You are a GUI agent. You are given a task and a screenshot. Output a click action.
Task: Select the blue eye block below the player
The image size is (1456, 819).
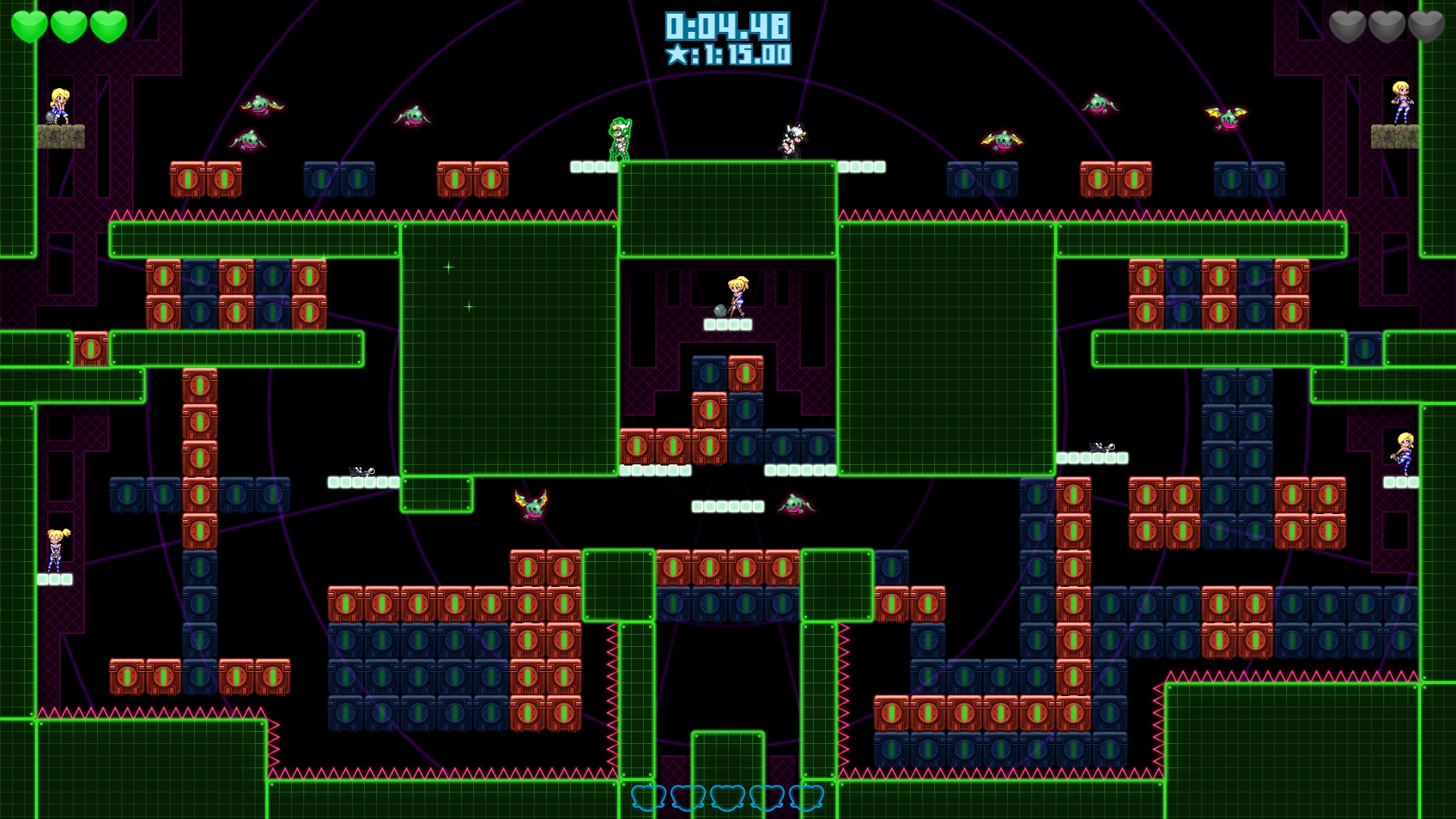pos(711,373)
